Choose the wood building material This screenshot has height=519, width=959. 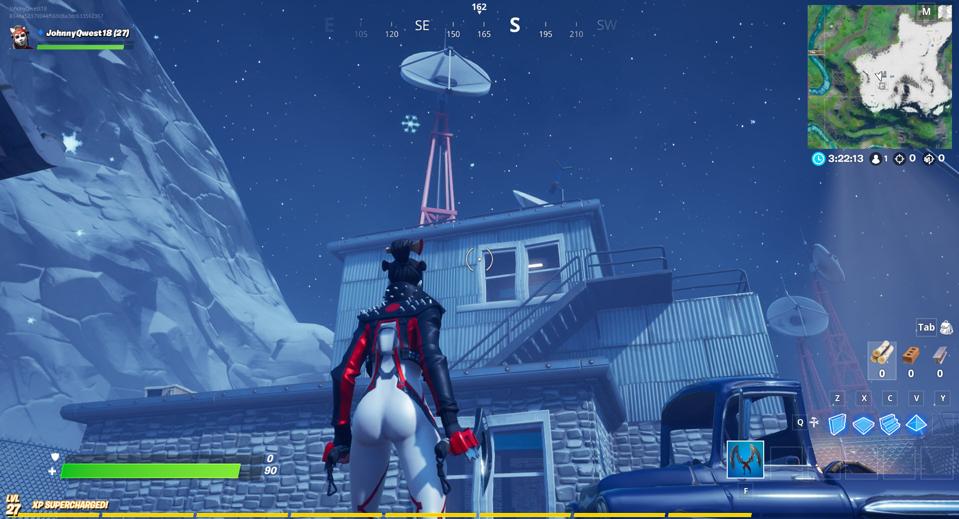(881, 354)
